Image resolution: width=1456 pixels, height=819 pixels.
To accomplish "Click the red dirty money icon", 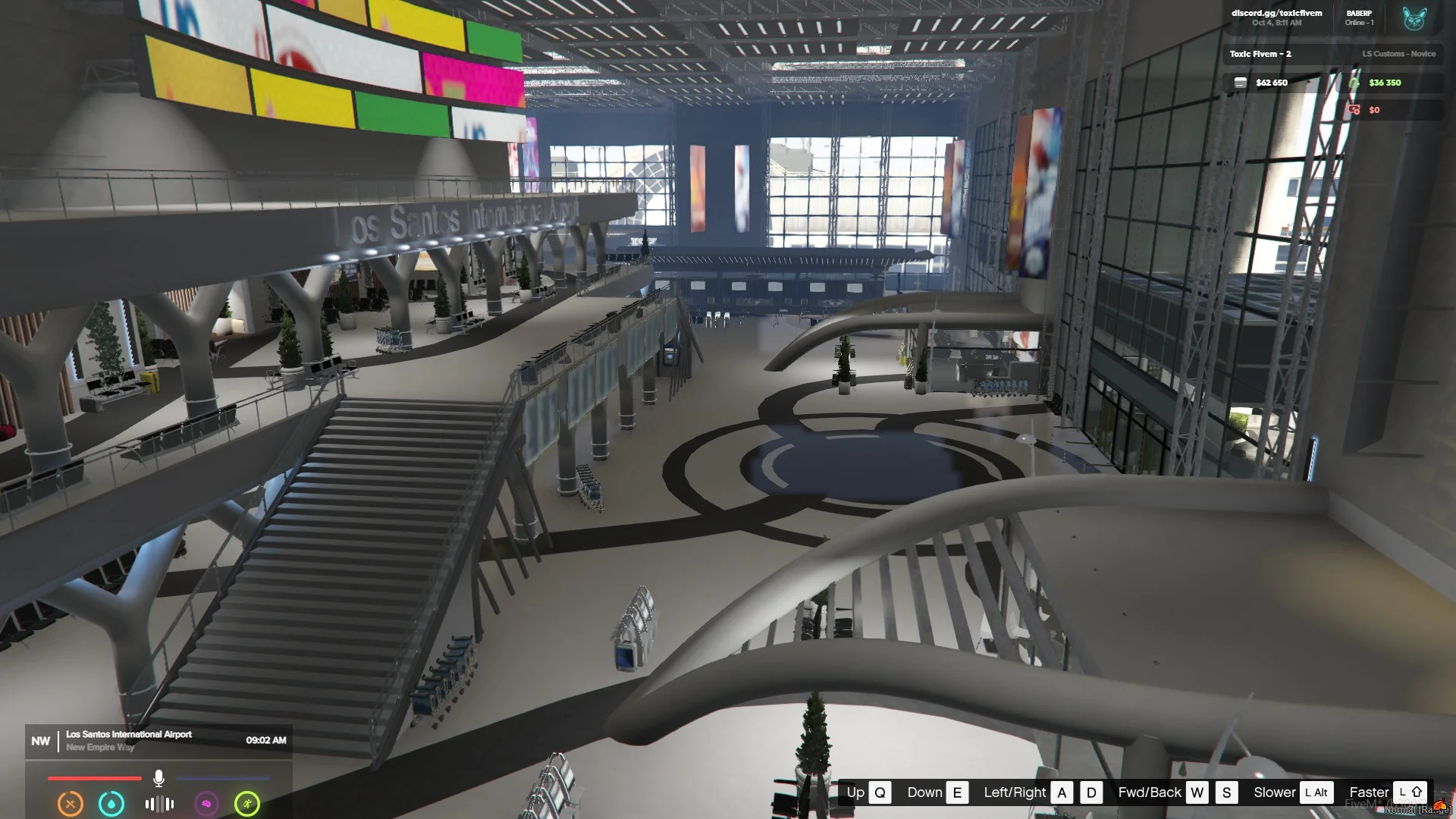I will (x=1354, y=110).
